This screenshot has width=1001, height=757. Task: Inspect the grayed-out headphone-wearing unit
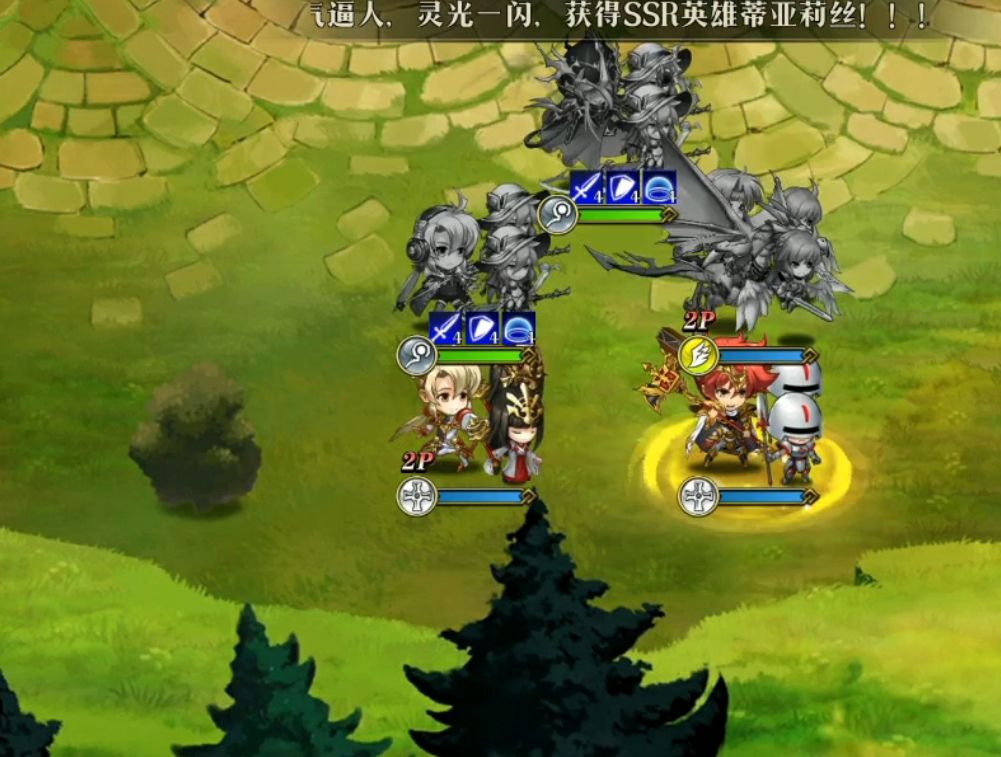(x=442, y=255)
